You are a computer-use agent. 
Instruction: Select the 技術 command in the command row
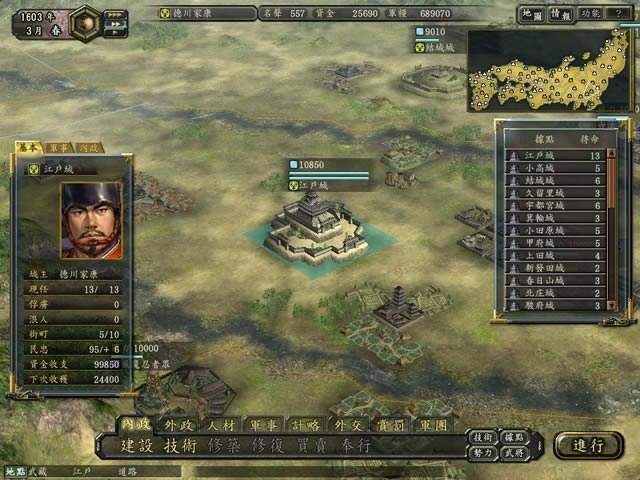pos(182,446)
